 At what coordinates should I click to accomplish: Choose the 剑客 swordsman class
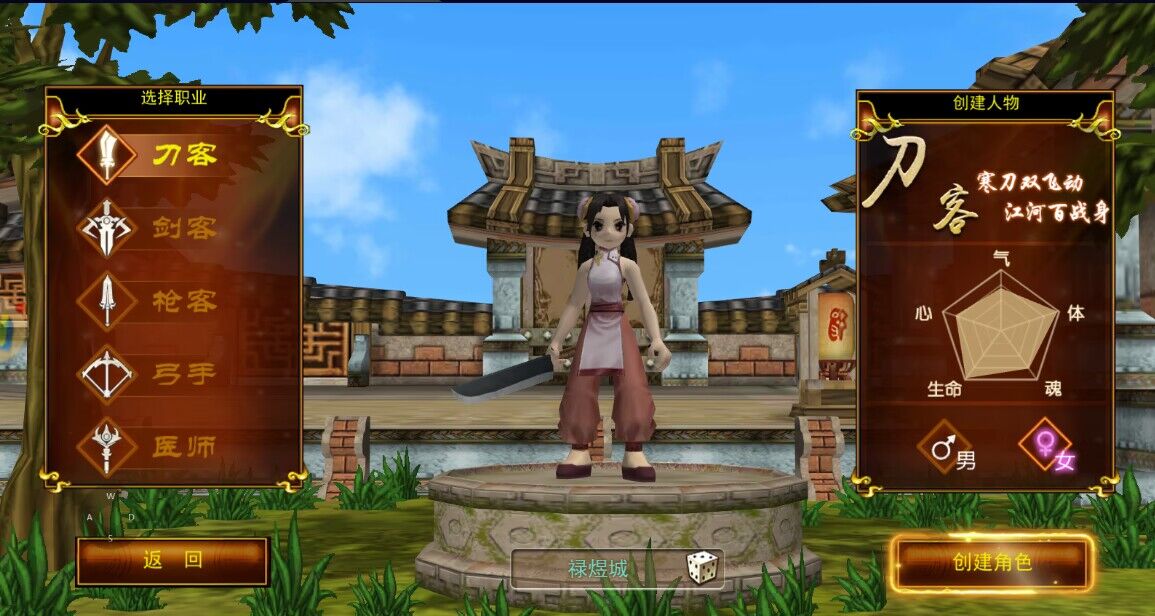[160, 228]
